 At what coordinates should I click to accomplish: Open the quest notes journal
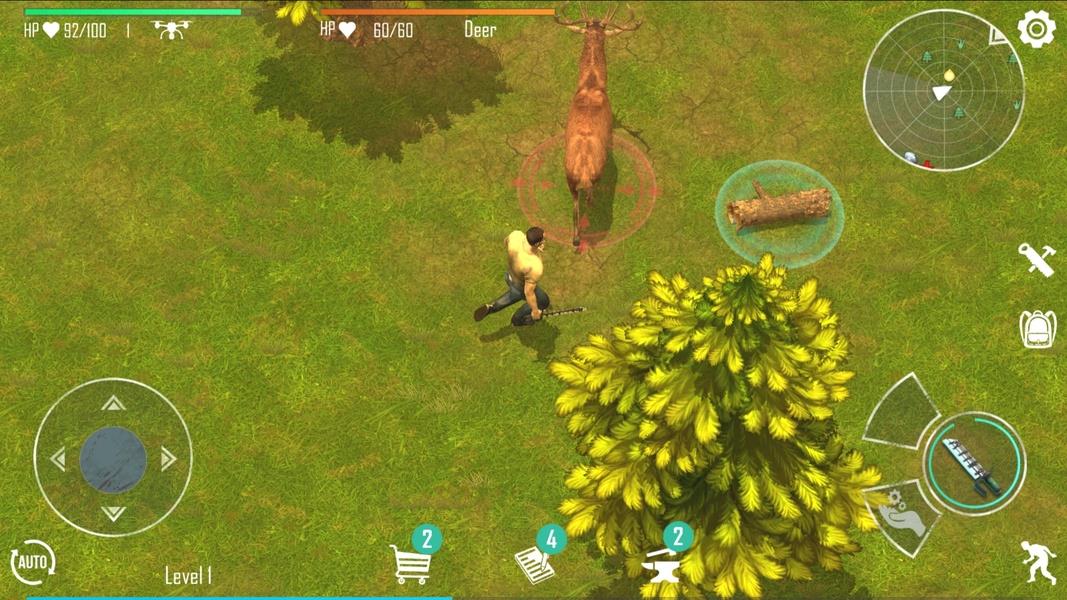[x=534, y=564]
